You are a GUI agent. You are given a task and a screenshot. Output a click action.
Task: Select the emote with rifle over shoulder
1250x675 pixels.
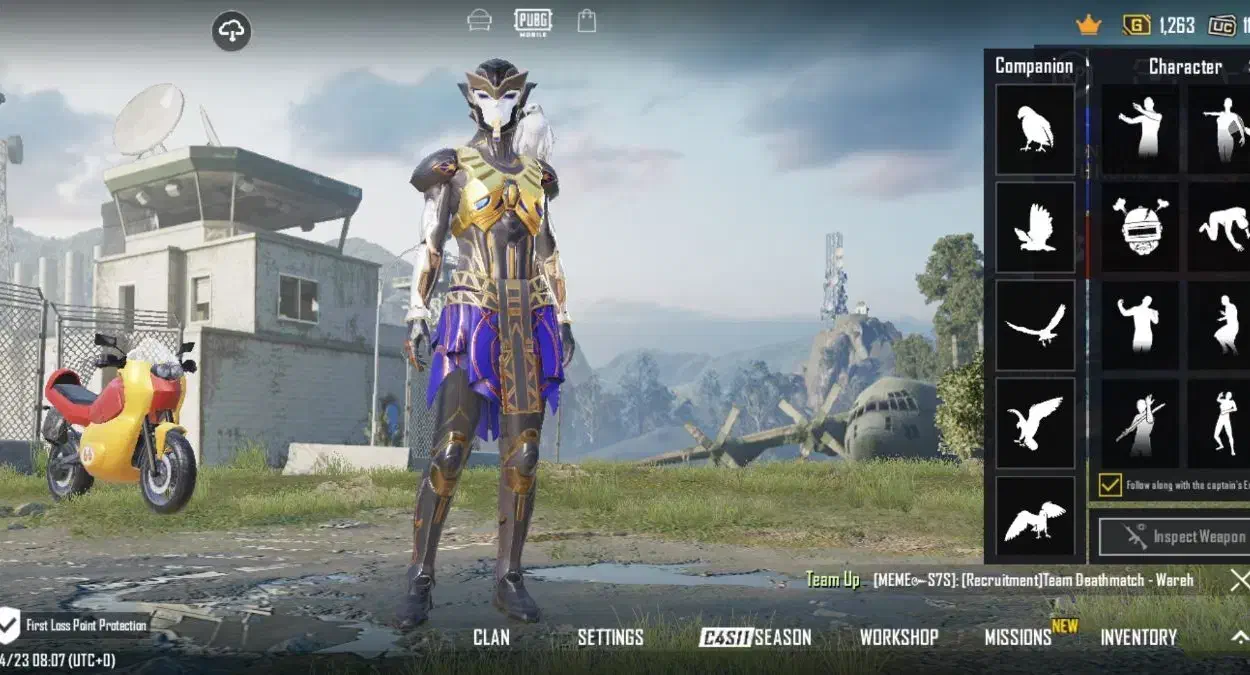(x=1142, y=423)
